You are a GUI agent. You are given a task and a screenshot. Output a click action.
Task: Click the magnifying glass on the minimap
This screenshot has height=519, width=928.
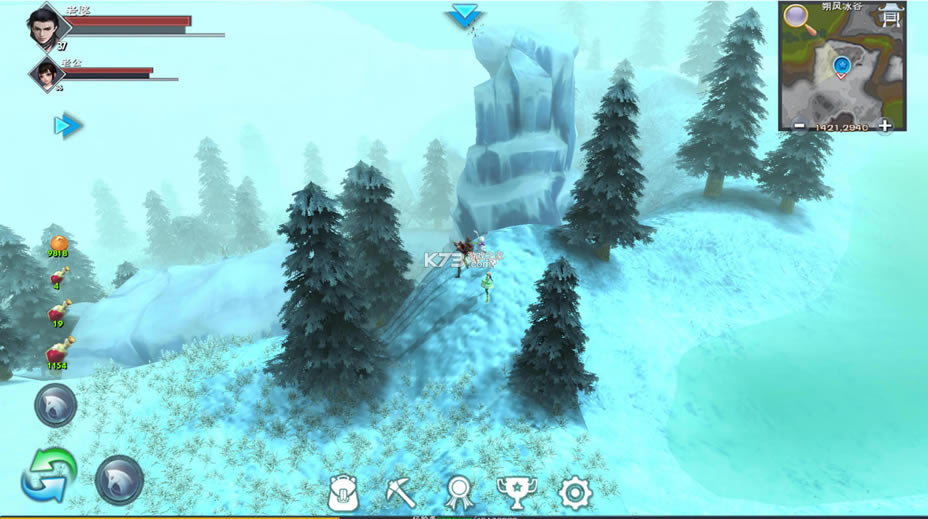pyautogui.click(x=797, y=16)
